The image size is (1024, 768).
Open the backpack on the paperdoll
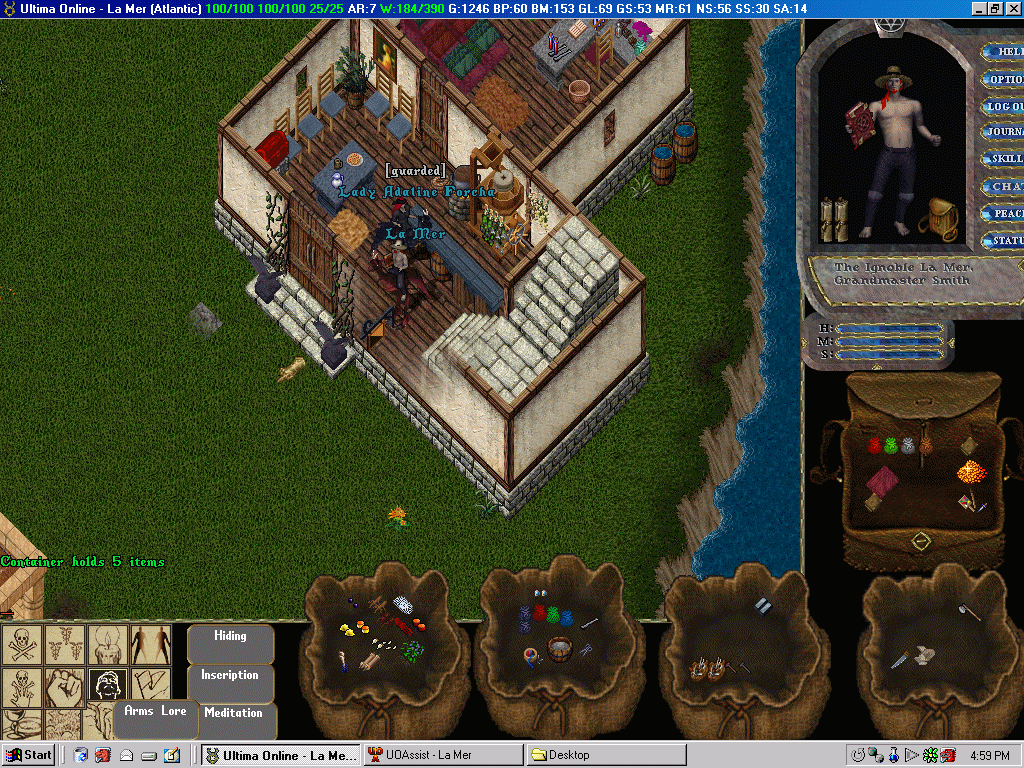[x=937, y=217]
